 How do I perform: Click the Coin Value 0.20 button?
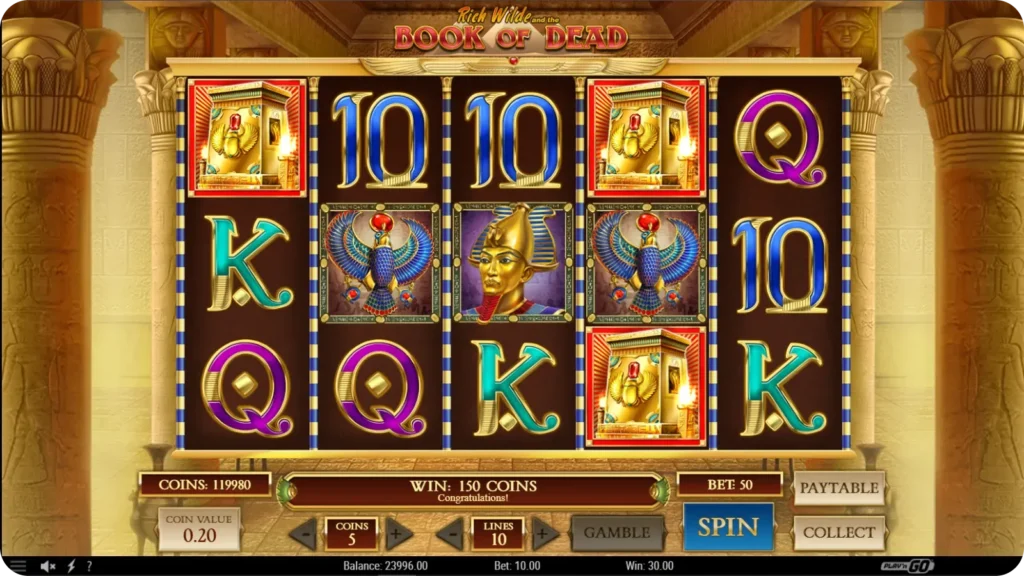pos(199,529)
